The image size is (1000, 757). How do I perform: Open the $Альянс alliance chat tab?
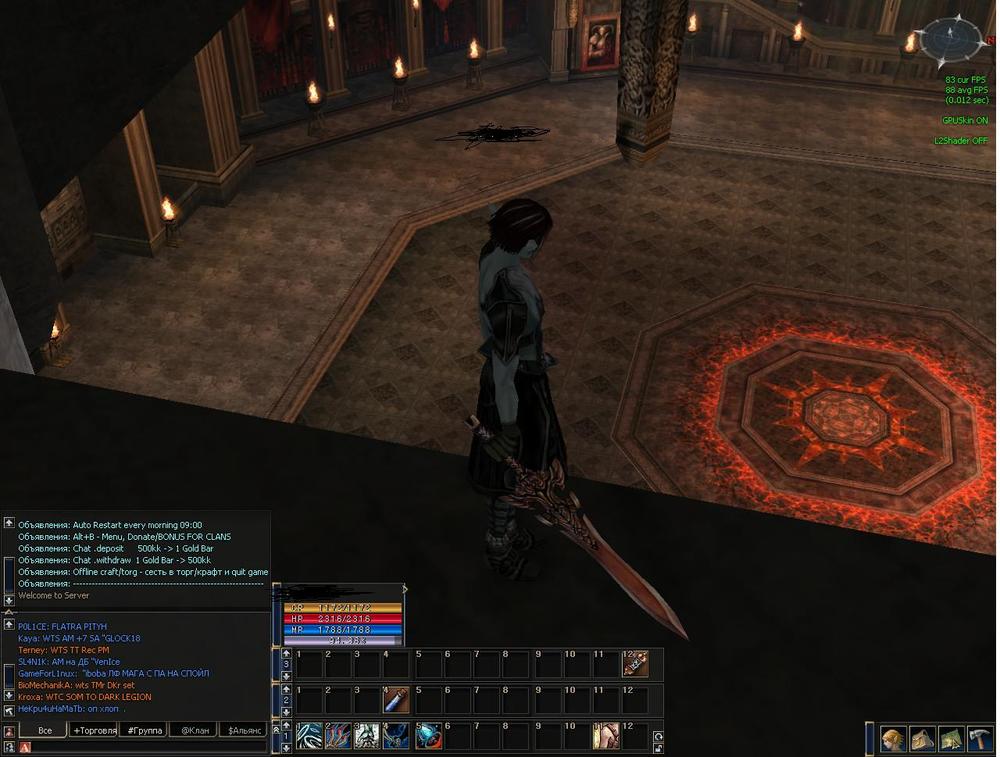(245, 731)
